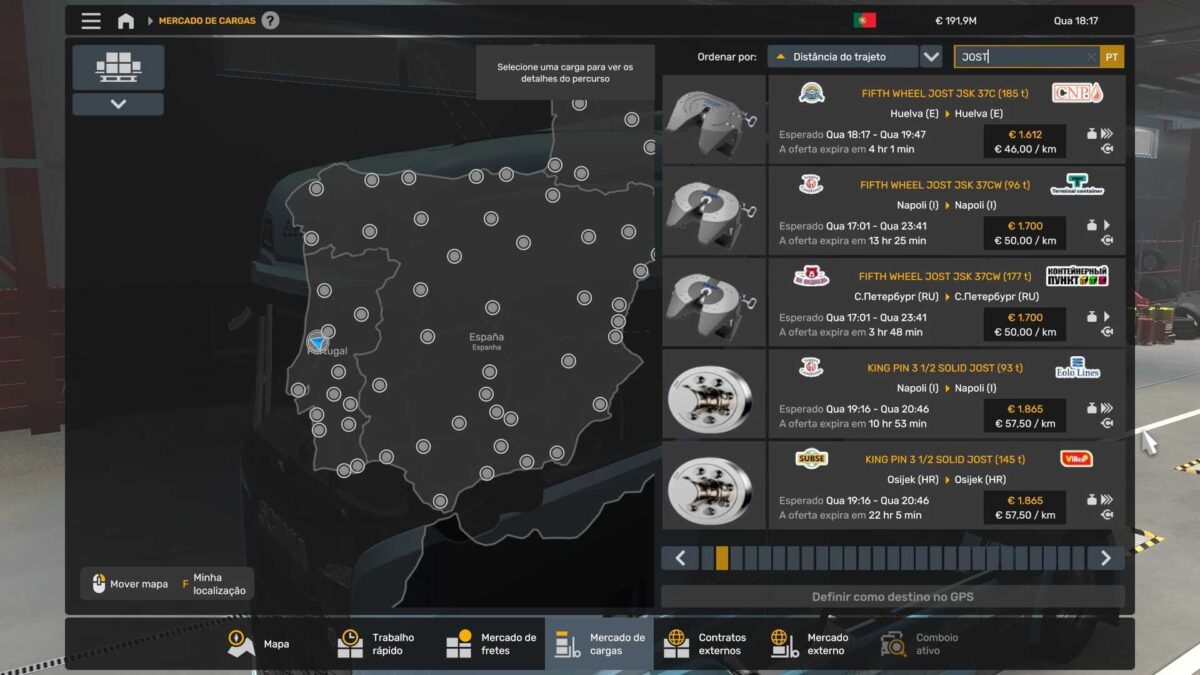This screenshot has height=675, width=1200.
Task: Choose the Fifth Wheel JSK 37CW 96 t cargo
Action: pos(945,212)
